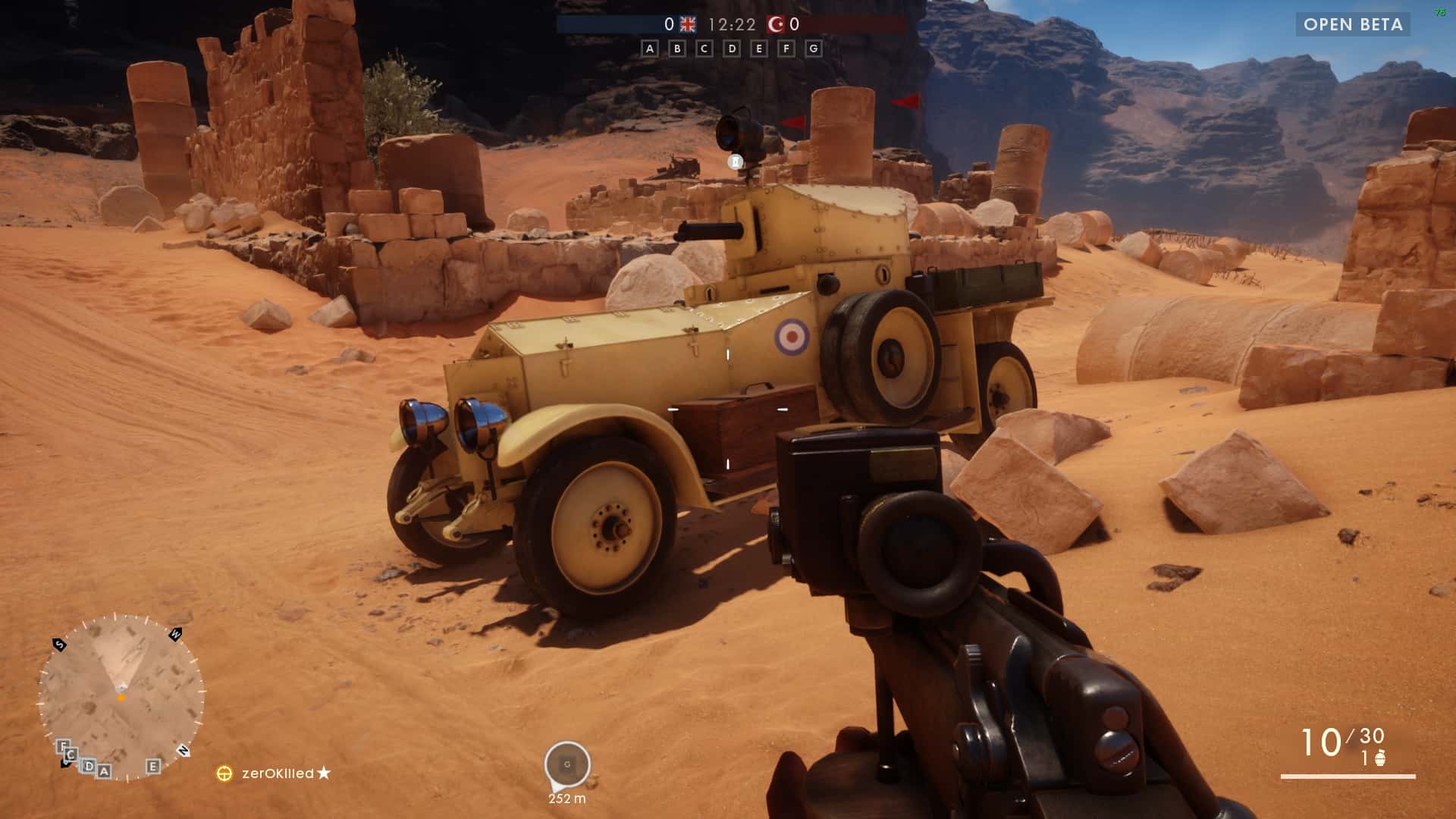This screenshot has height=819, width=1456.
Task: Select objective B in the top flag row
Action: pos(677,49)
